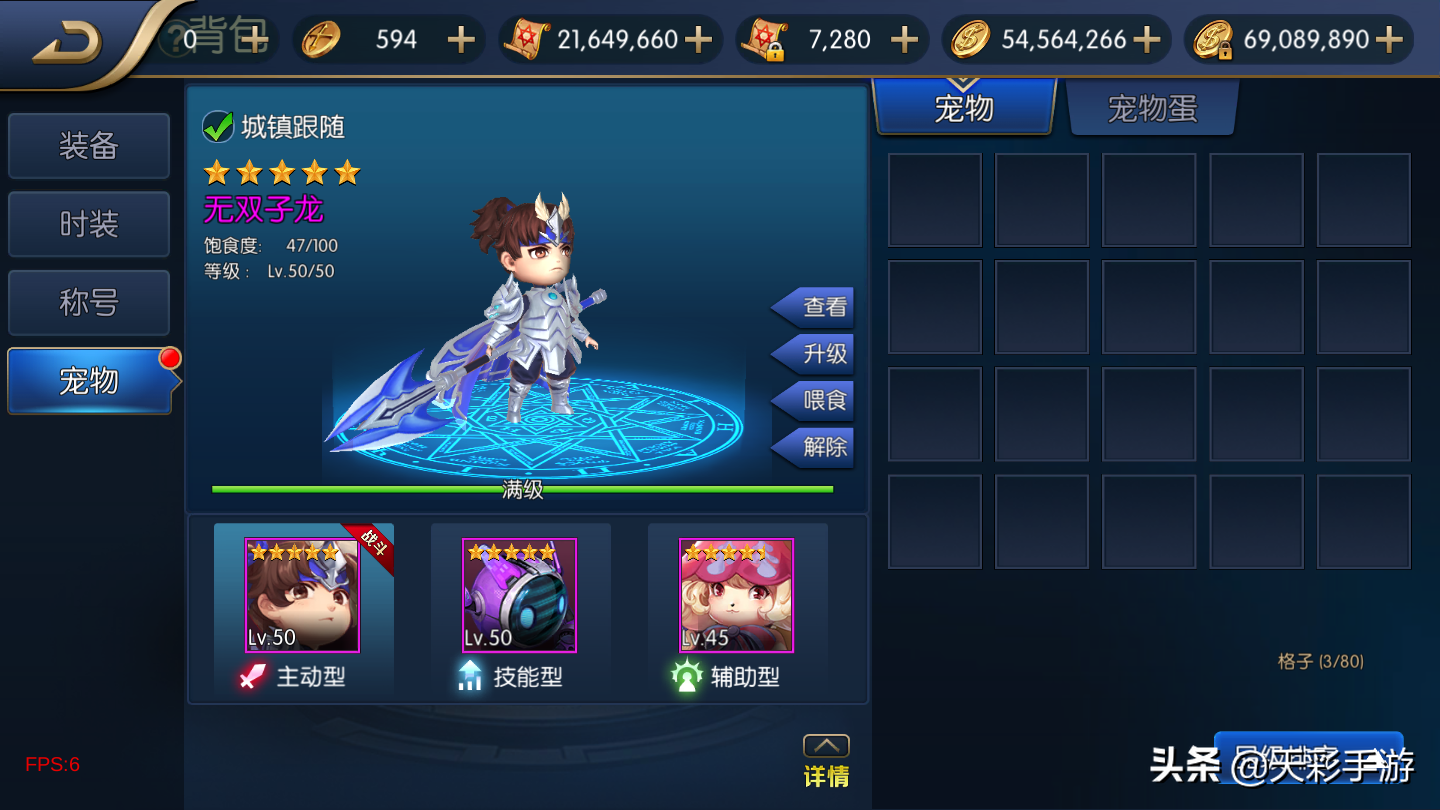Image resolution: width=1440 pixels, height=810 pixels.
Task: Go back using the return arrow button
Action: (x=66, y=40)
